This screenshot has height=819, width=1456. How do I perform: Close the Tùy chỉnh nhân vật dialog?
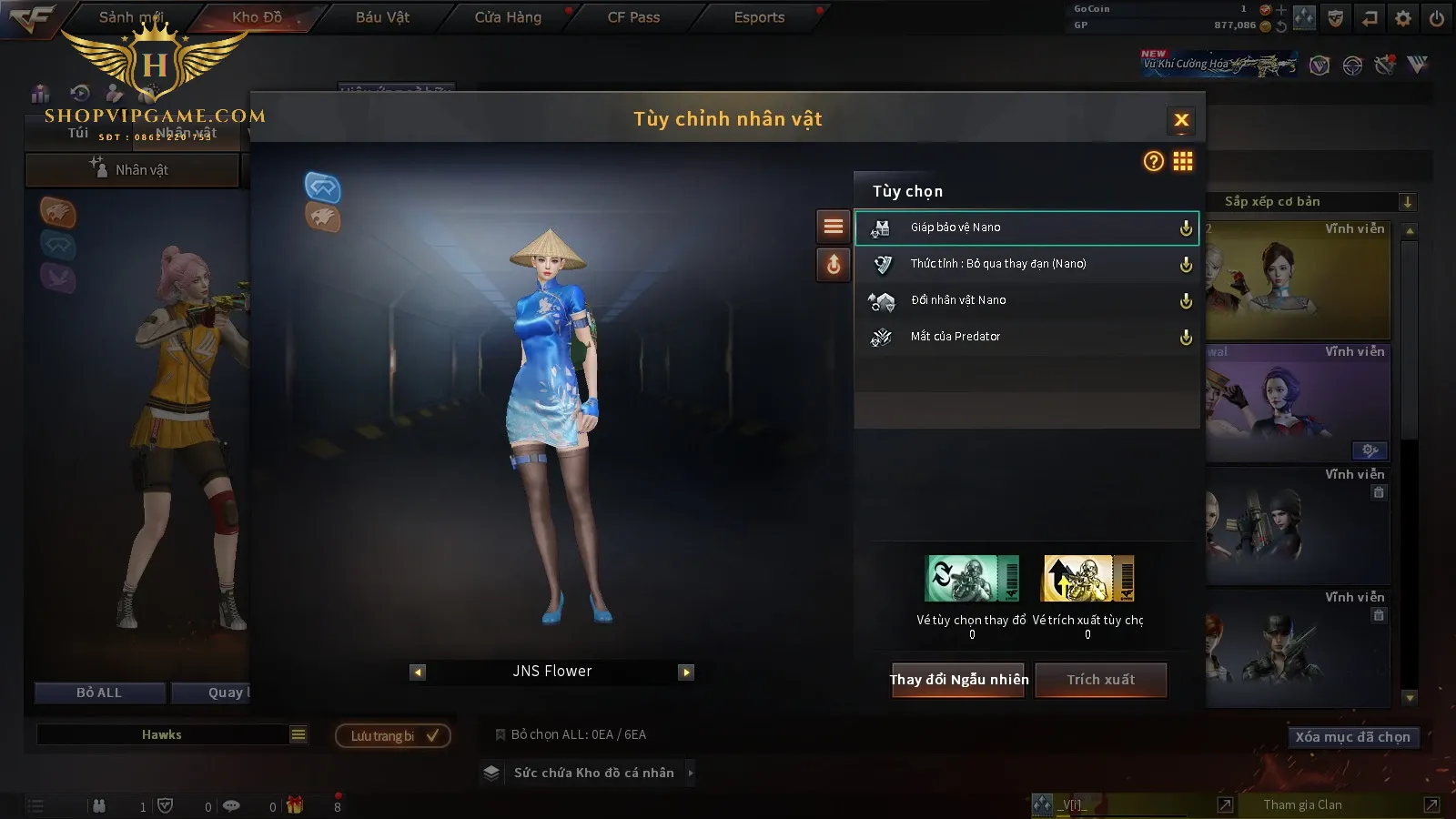[x=1181, y=120]
